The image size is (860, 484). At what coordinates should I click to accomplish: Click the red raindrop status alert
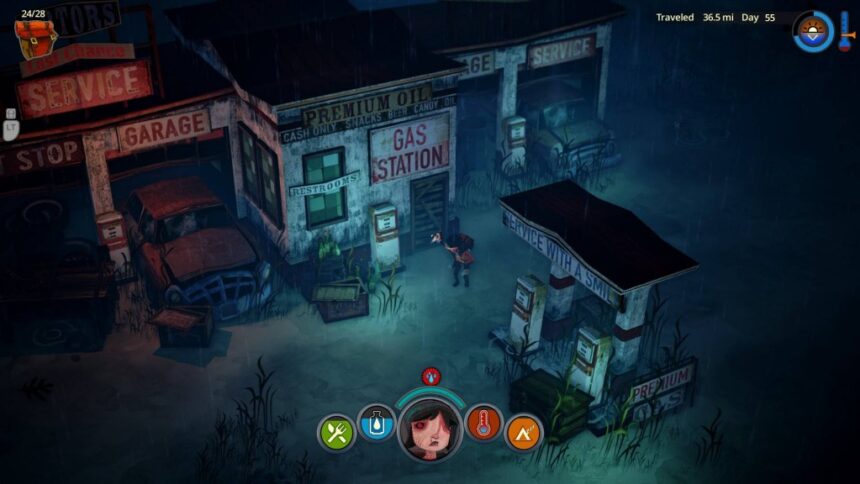tap(431, 376)
